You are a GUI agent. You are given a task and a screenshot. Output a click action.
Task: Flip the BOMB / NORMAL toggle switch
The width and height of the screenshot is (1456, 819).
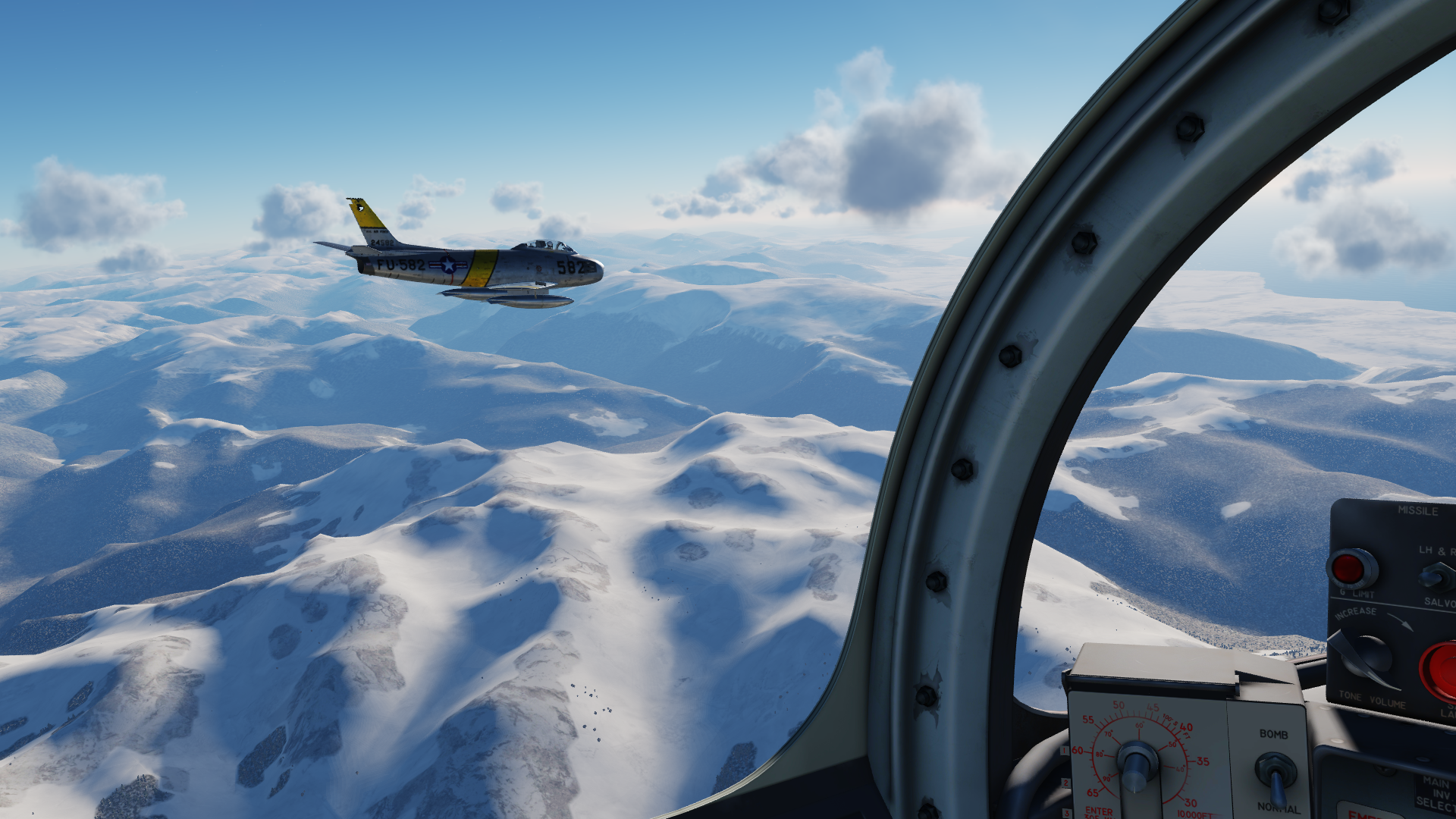(x=1276, y=773)
